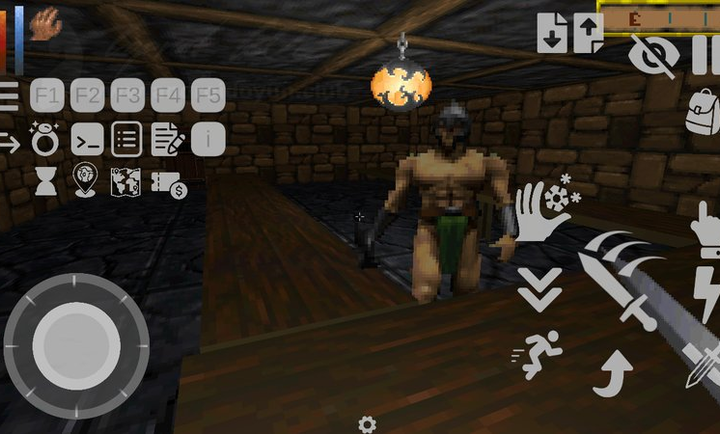Cast spell with the magic hand icon
720x434 pixels.
(544, 206)
